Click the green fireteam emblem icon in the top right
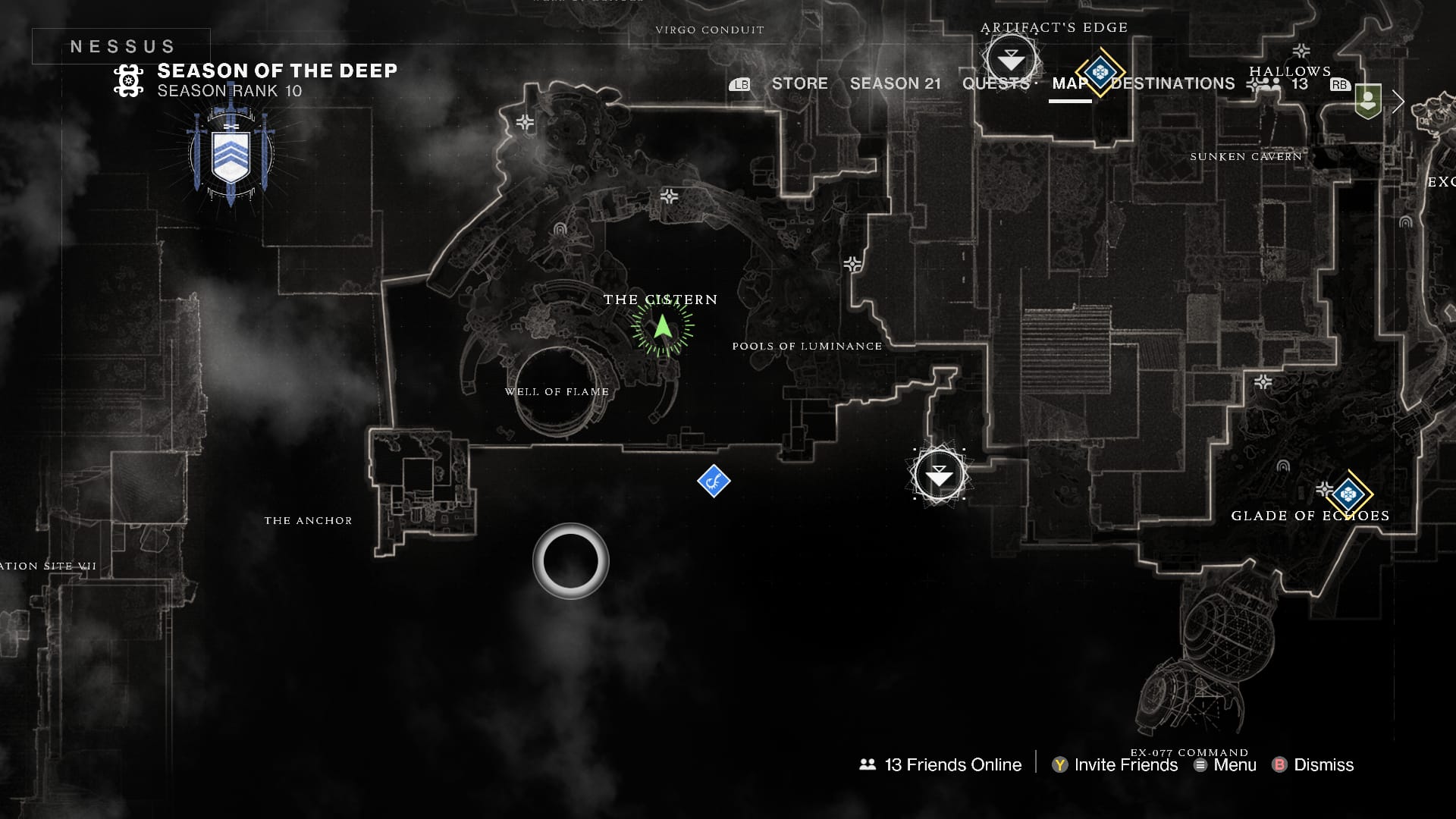 (1368, 99)
